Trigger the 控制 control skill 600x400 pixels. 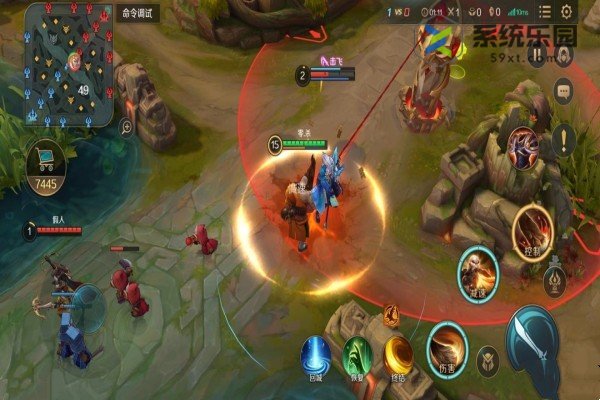click(533, 228)
